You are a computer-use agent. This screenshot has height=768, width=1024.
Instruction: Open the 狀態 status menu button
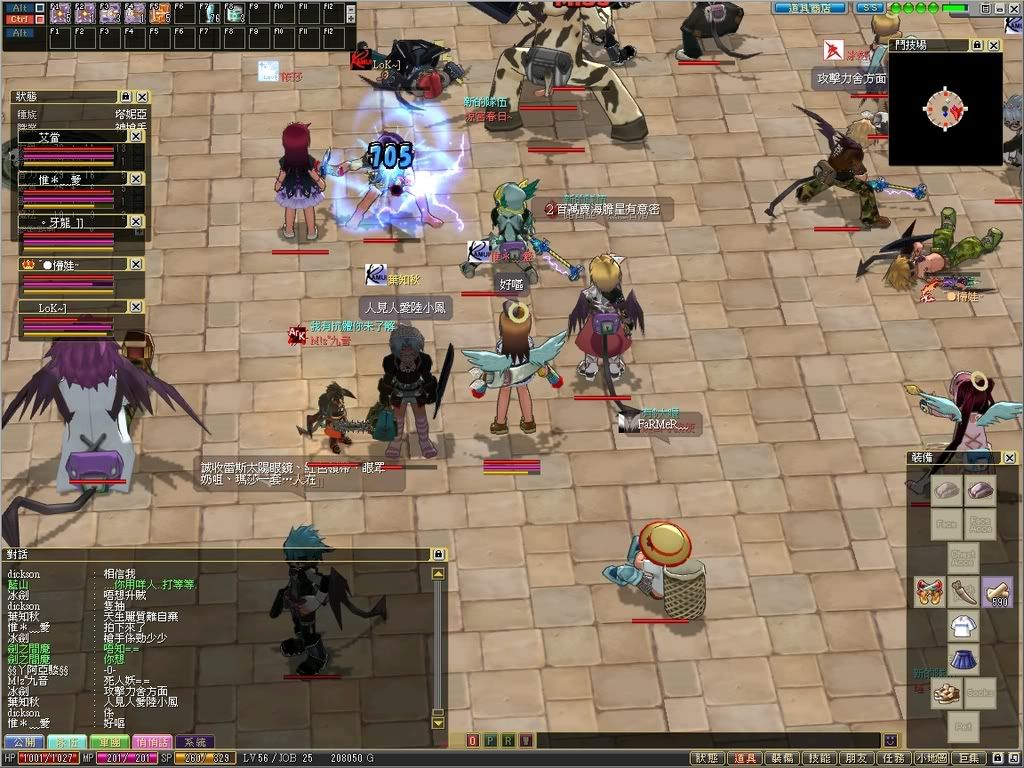point(706,759)
